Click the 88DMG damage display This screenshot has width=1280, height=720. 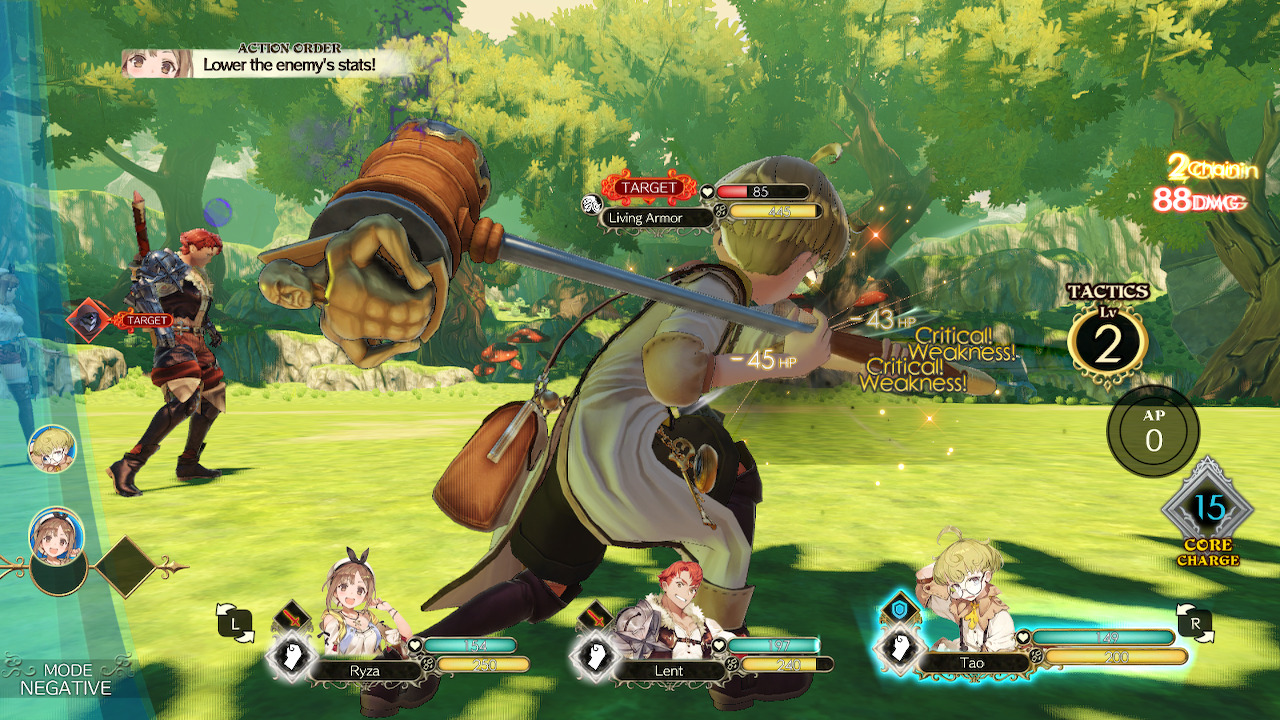[x=1199, y=202]
